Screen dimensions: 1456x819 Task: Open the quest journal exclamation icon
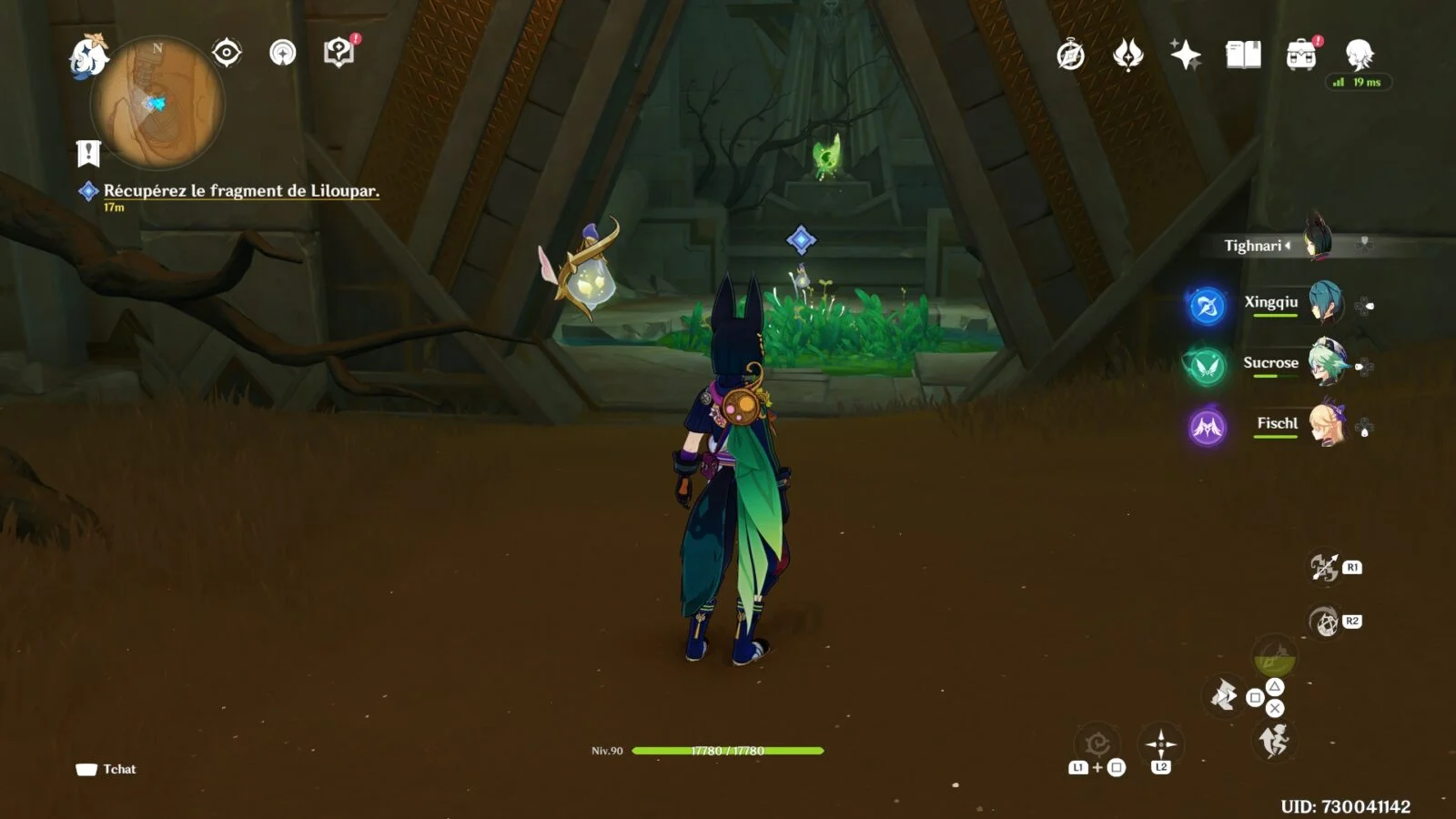(88, 154)
